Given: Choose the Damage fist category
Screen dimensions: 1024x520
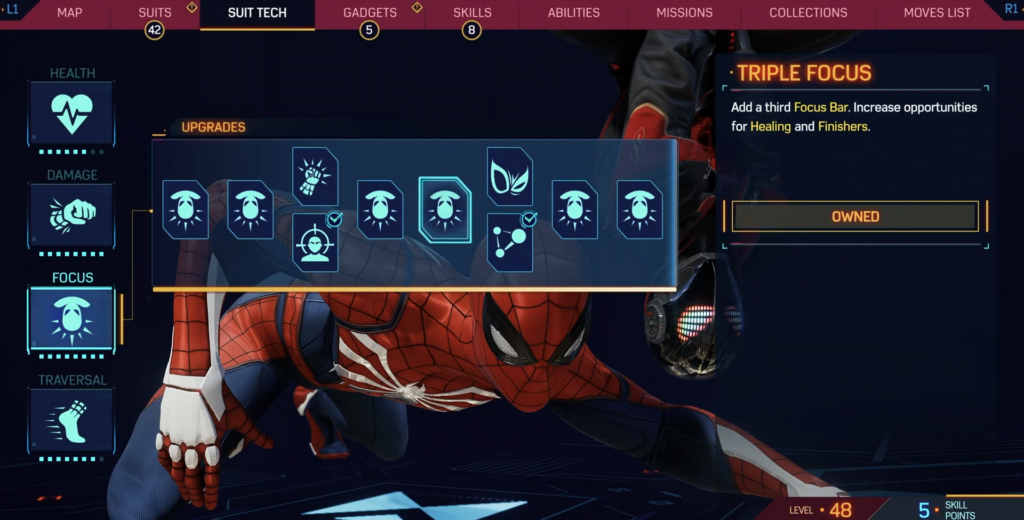Looking at the screenshot, I should pos(71,216).
